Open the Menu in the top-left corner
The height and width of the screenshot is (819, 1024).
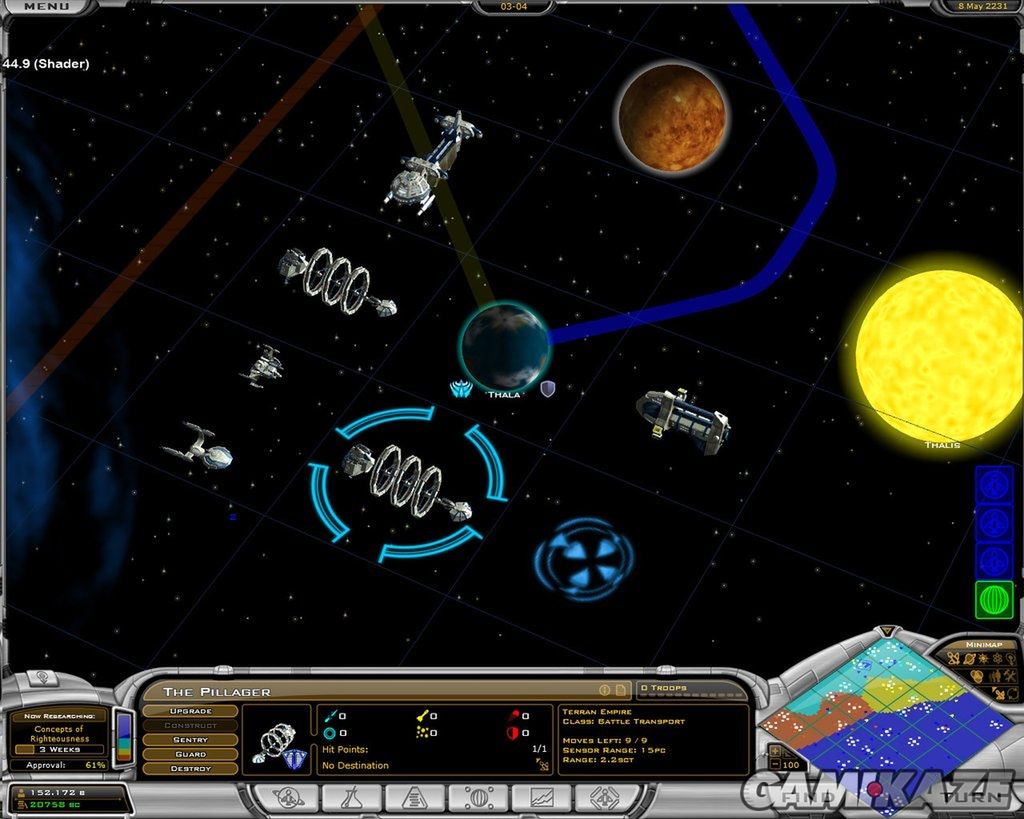click(46, 6)
